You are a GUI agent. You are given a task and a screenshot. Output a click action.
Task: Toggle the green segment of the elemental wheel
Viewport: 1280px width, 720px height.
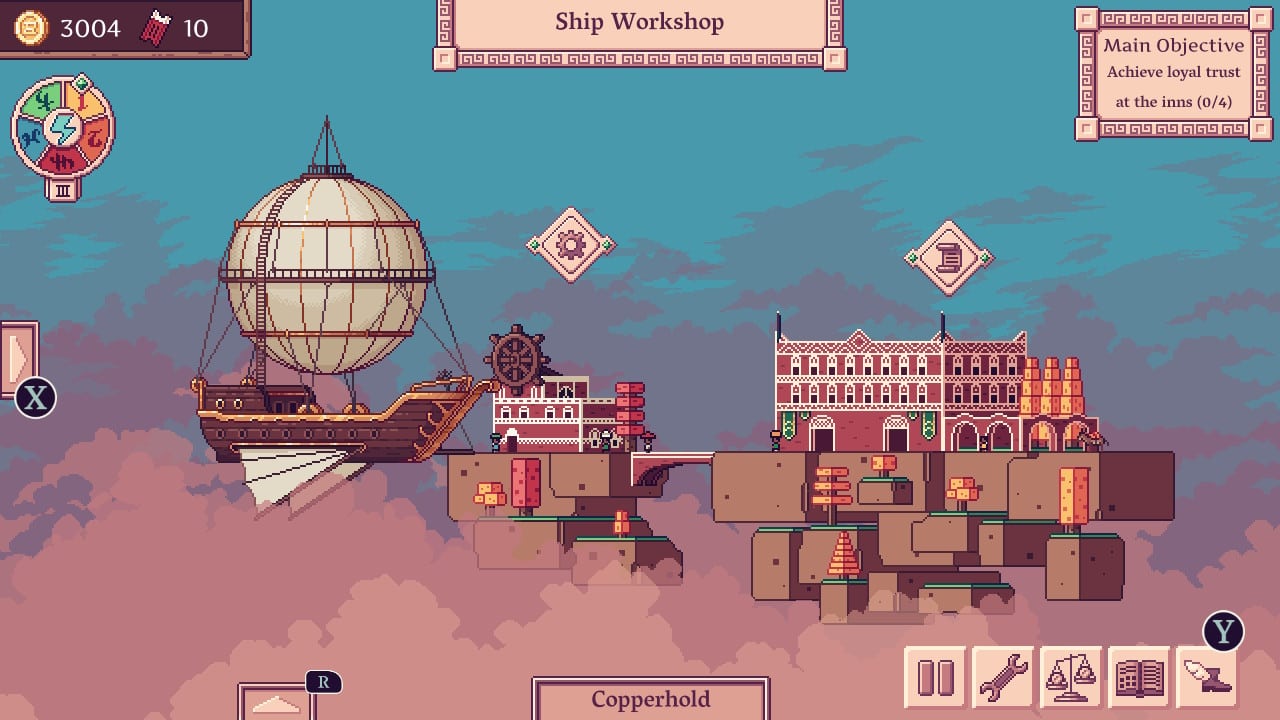(x=42, y=100)
